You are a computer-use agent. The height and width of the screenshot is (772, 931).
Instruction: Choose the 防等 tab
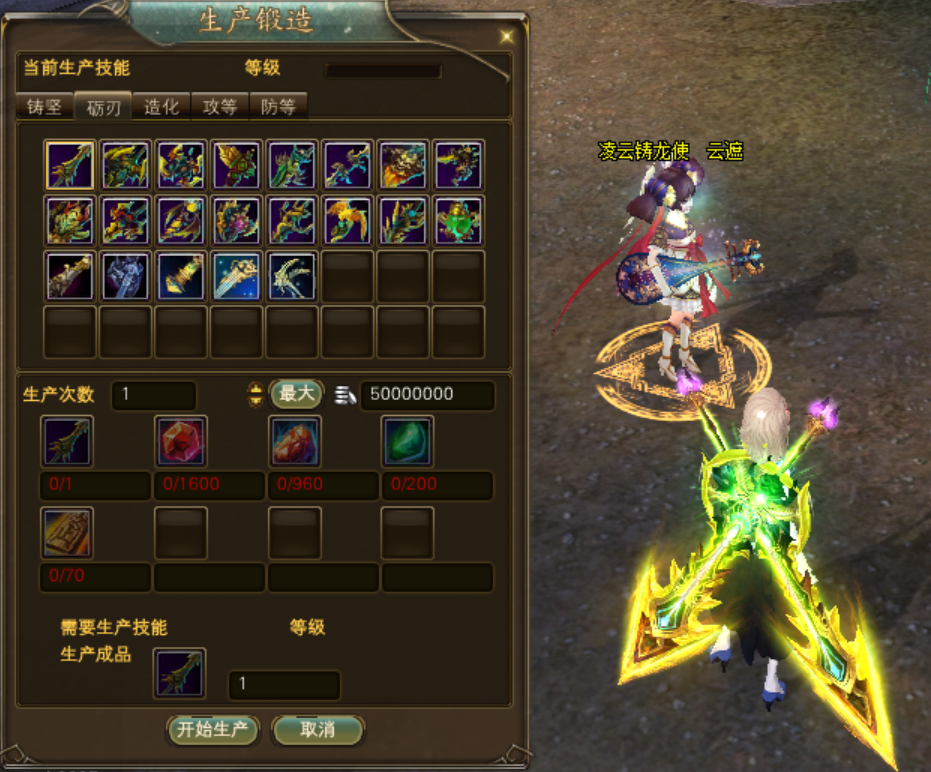pyautogui.click(x=277, y=107)
